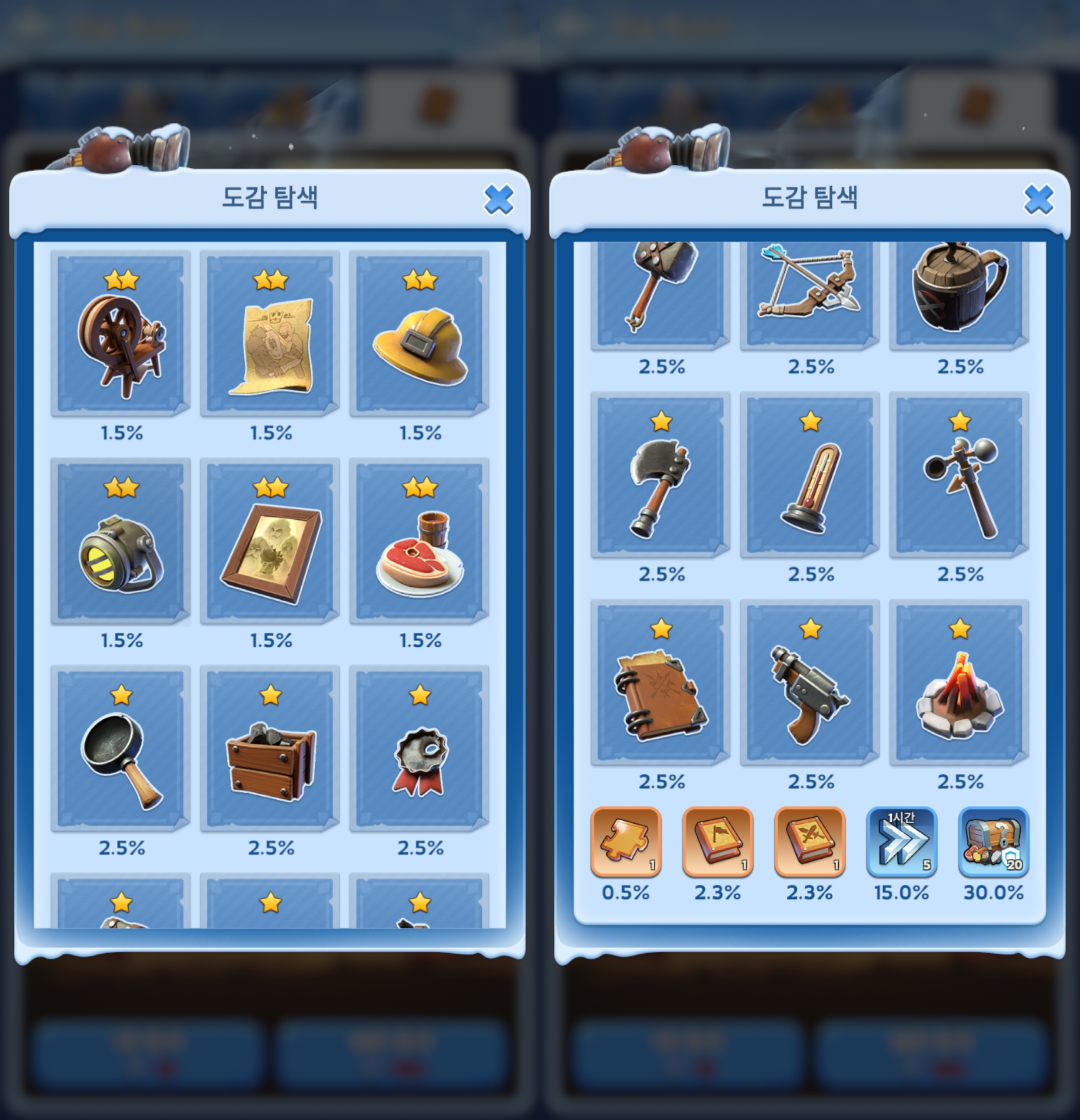Pick the red ribbon medal card
The height and width of the screenshot is (1120, 1080).
420,749
